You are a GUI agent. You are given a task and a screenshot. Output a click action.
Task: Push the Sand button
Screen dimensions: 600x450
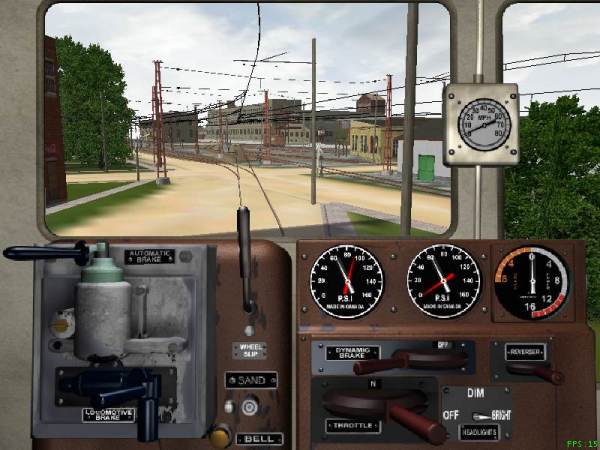(249, 406)
